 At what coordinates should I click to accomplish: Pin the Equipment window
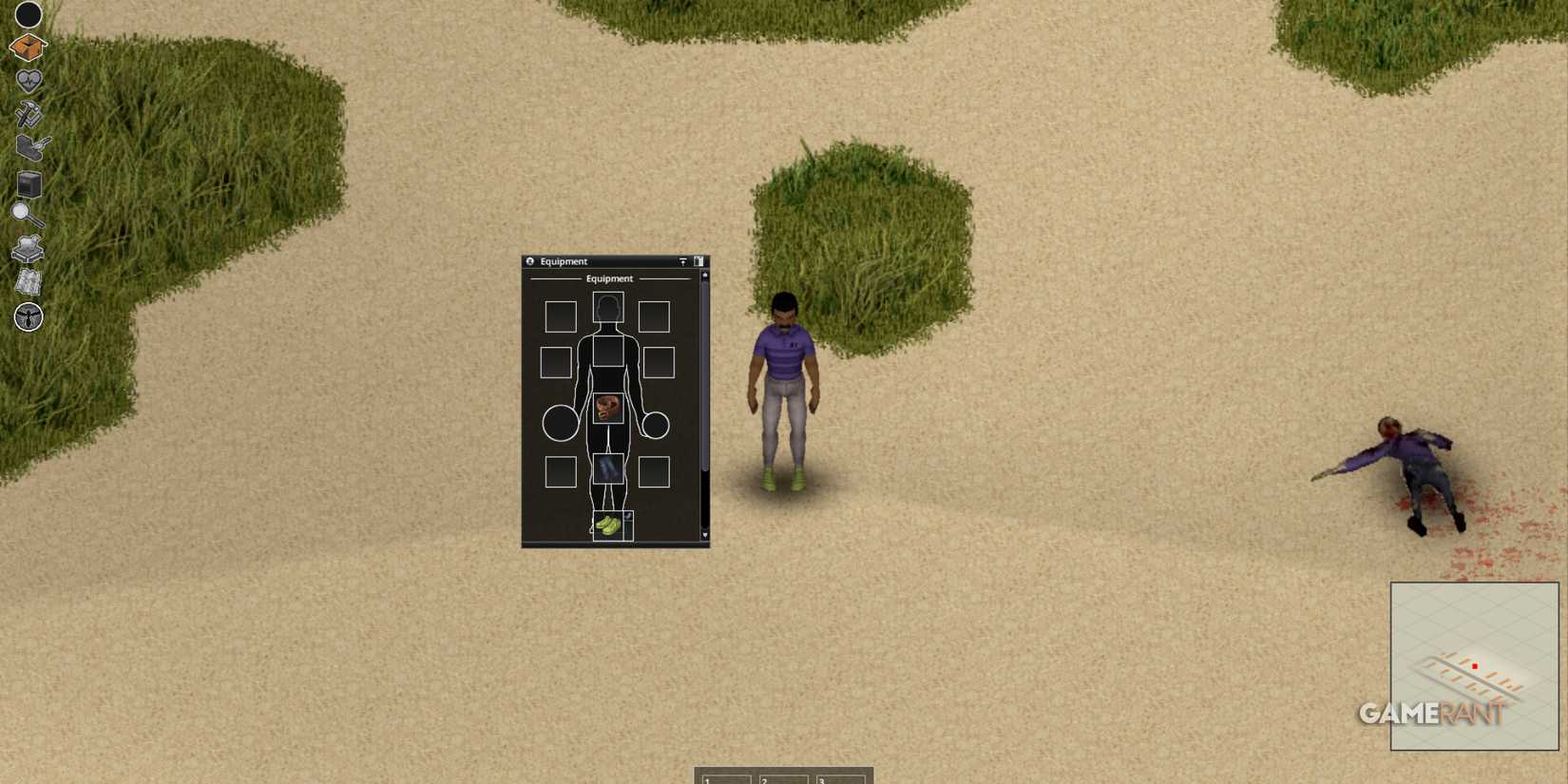pos(683,261)
